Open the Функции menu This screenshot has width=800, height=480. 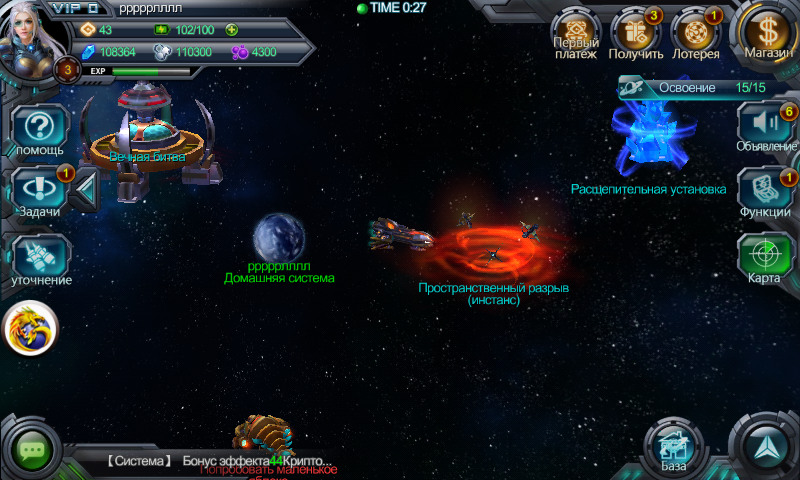coord(765,192)
